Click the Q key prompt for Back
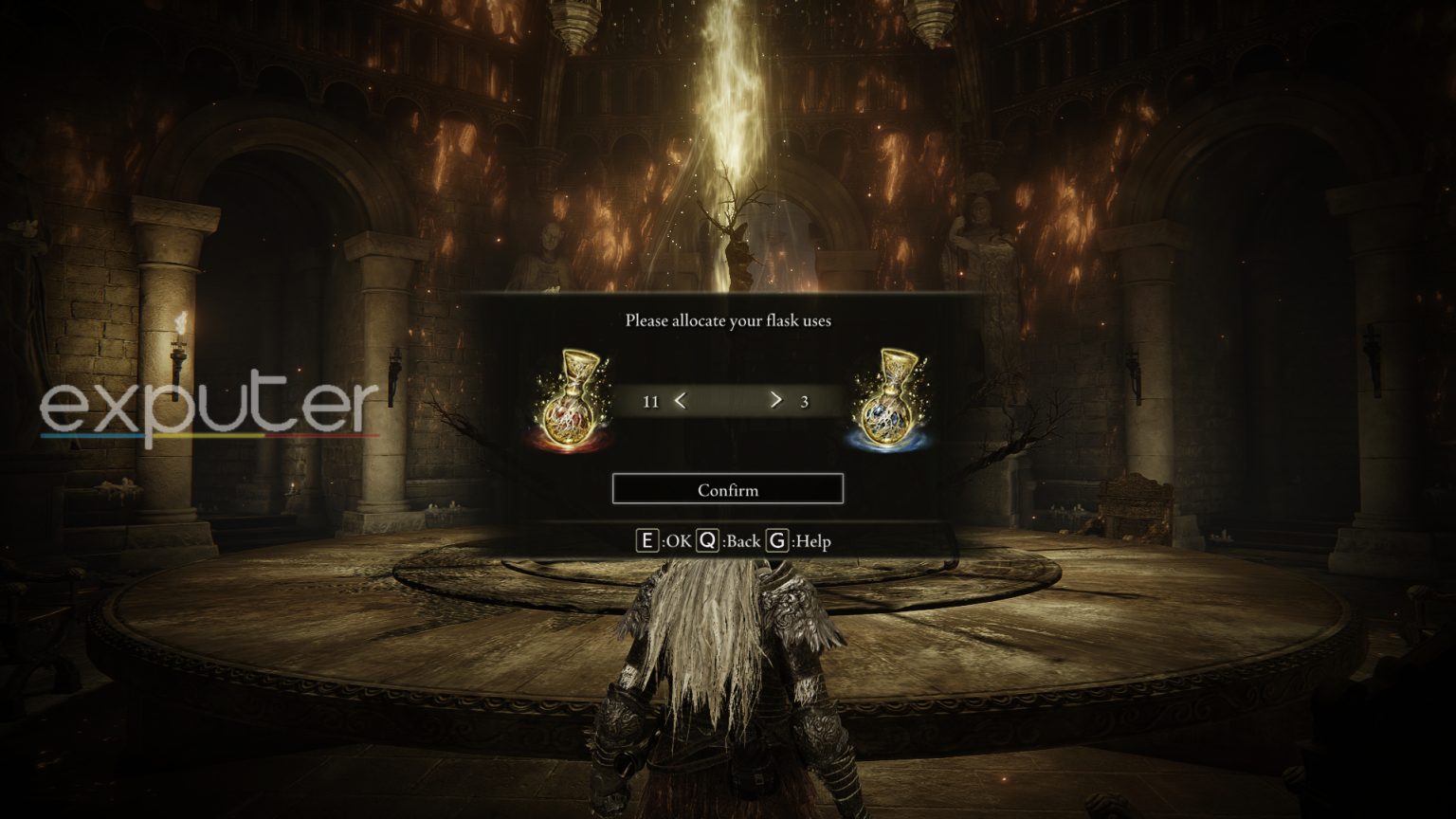This screenshot has height=819, width=1456. pos(708,541)
